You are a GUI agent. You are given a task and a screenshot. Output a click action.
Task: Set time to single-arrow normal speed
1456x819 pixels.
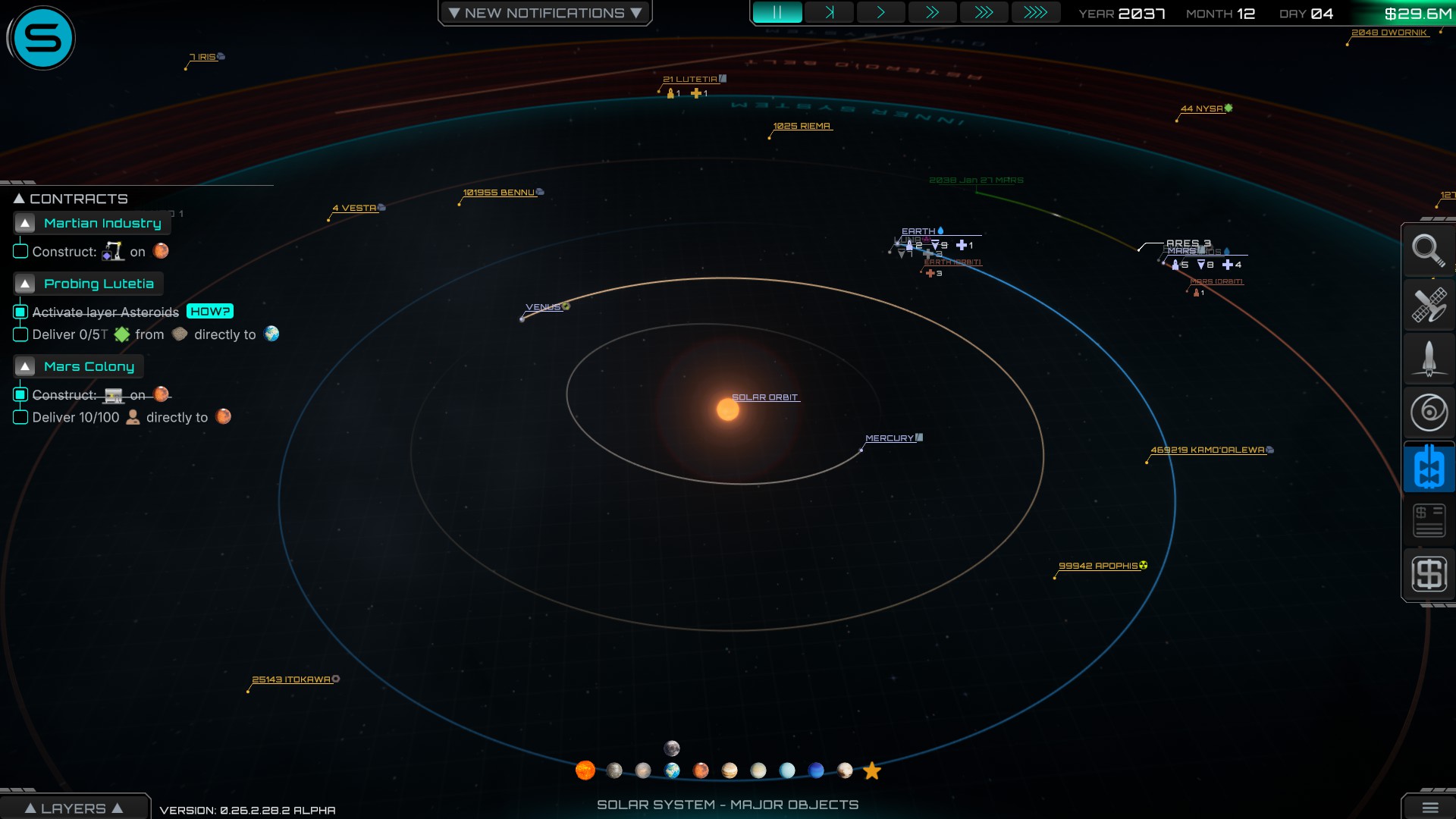click(x=880, y=13)
